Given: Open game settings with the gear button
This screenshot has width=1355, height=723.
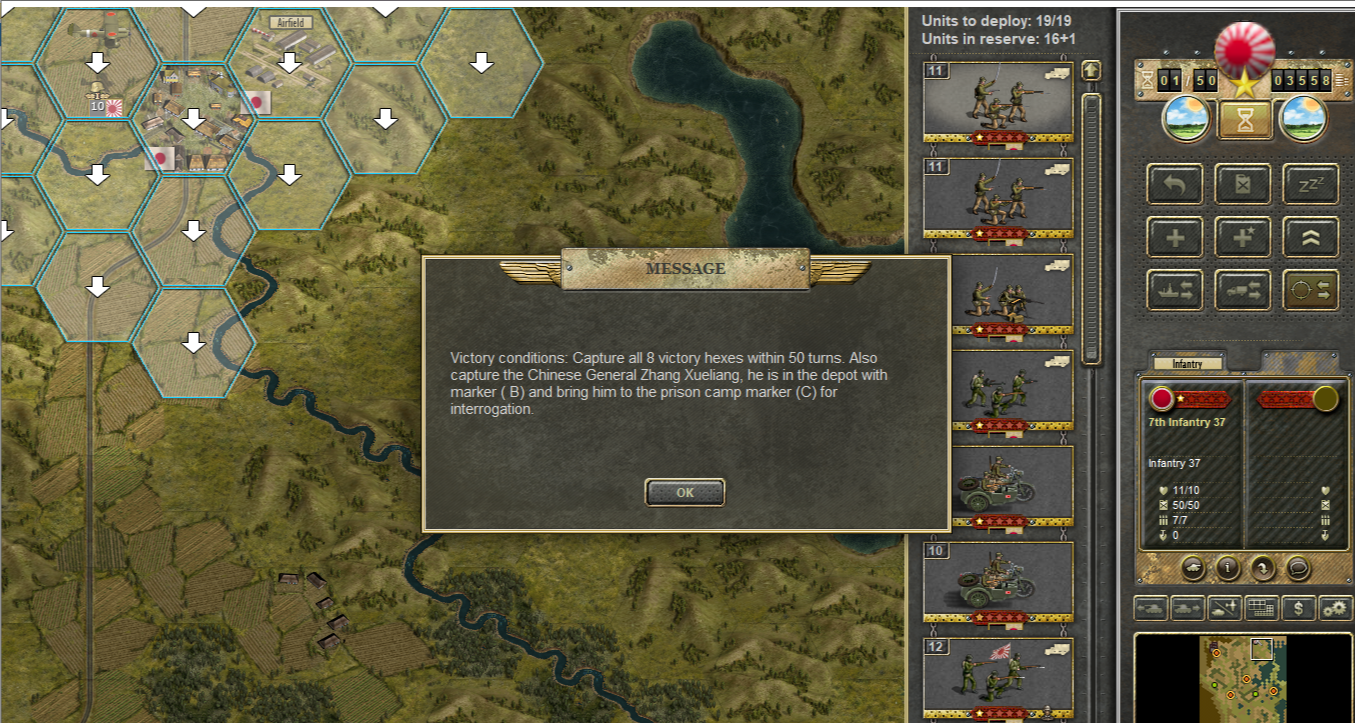Looking at the screenshot, I should coord(1334,607).
